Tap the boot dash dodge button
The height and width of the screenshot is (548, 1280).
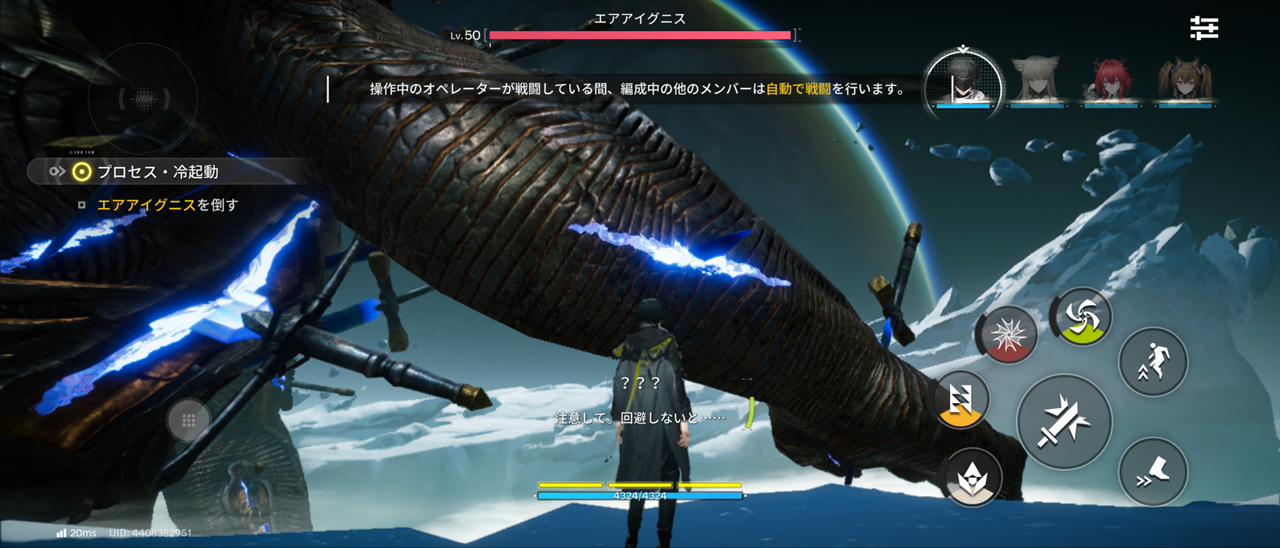tap(1153, 471)
